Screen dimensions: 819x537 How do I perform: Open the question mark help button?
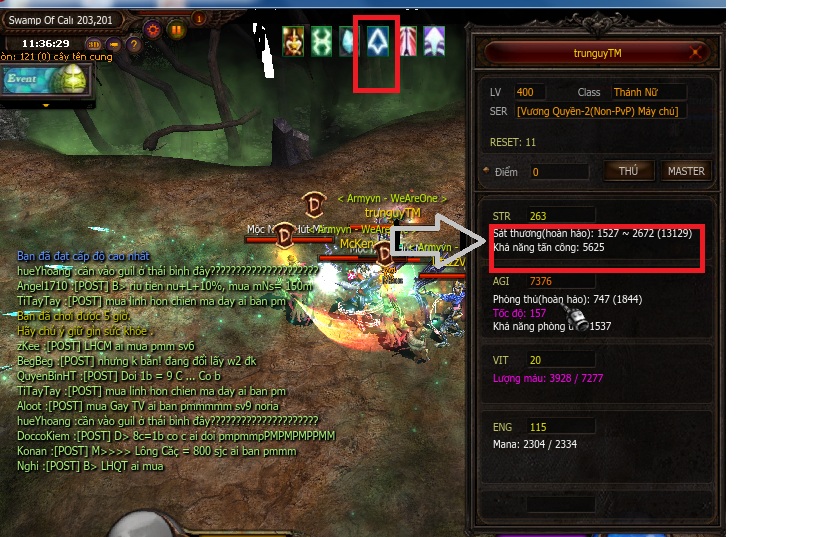coord(134,44)
